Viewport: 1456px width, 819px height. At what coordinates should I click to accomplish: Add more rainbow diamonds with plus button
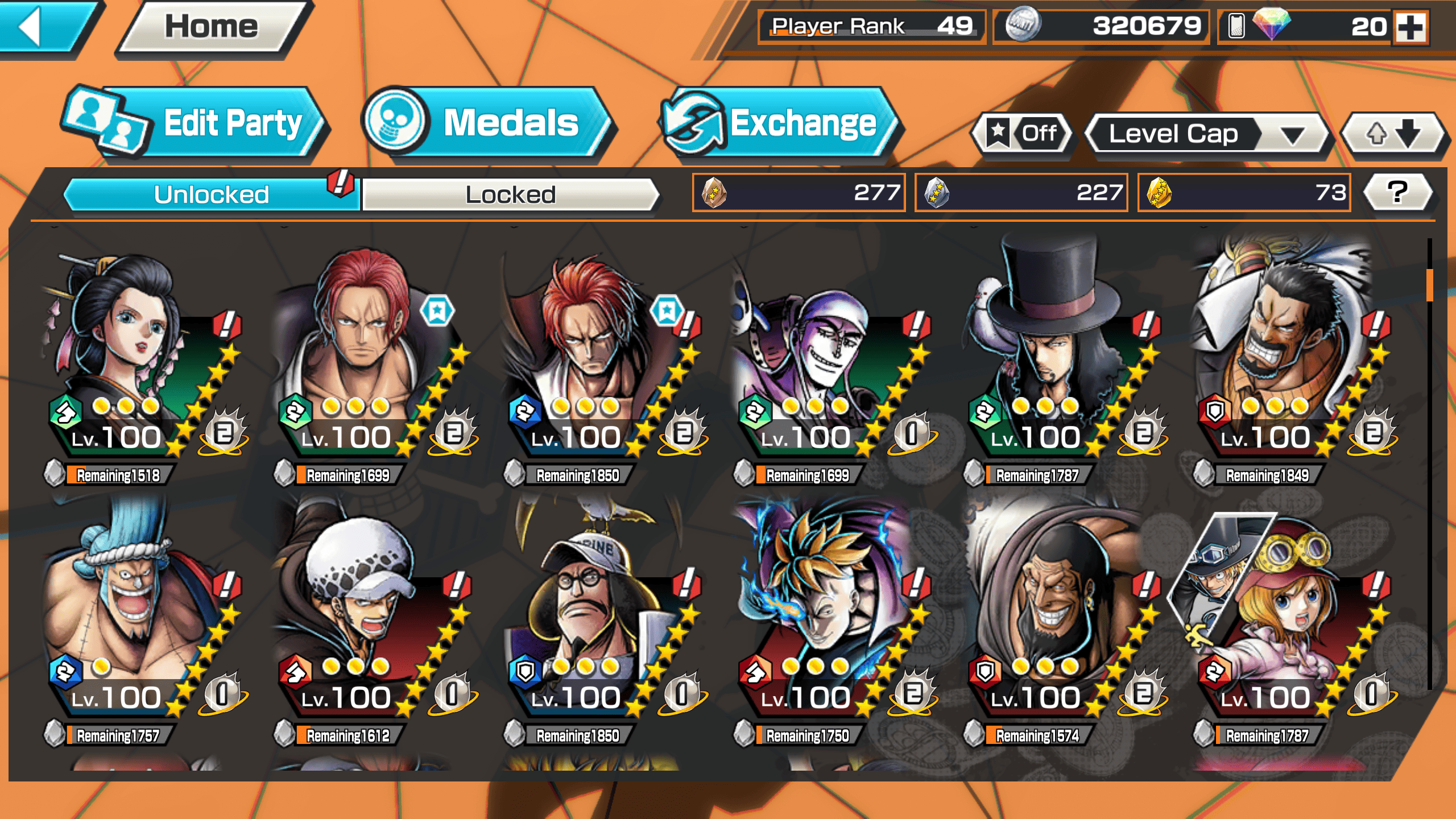coord(1411,27)
